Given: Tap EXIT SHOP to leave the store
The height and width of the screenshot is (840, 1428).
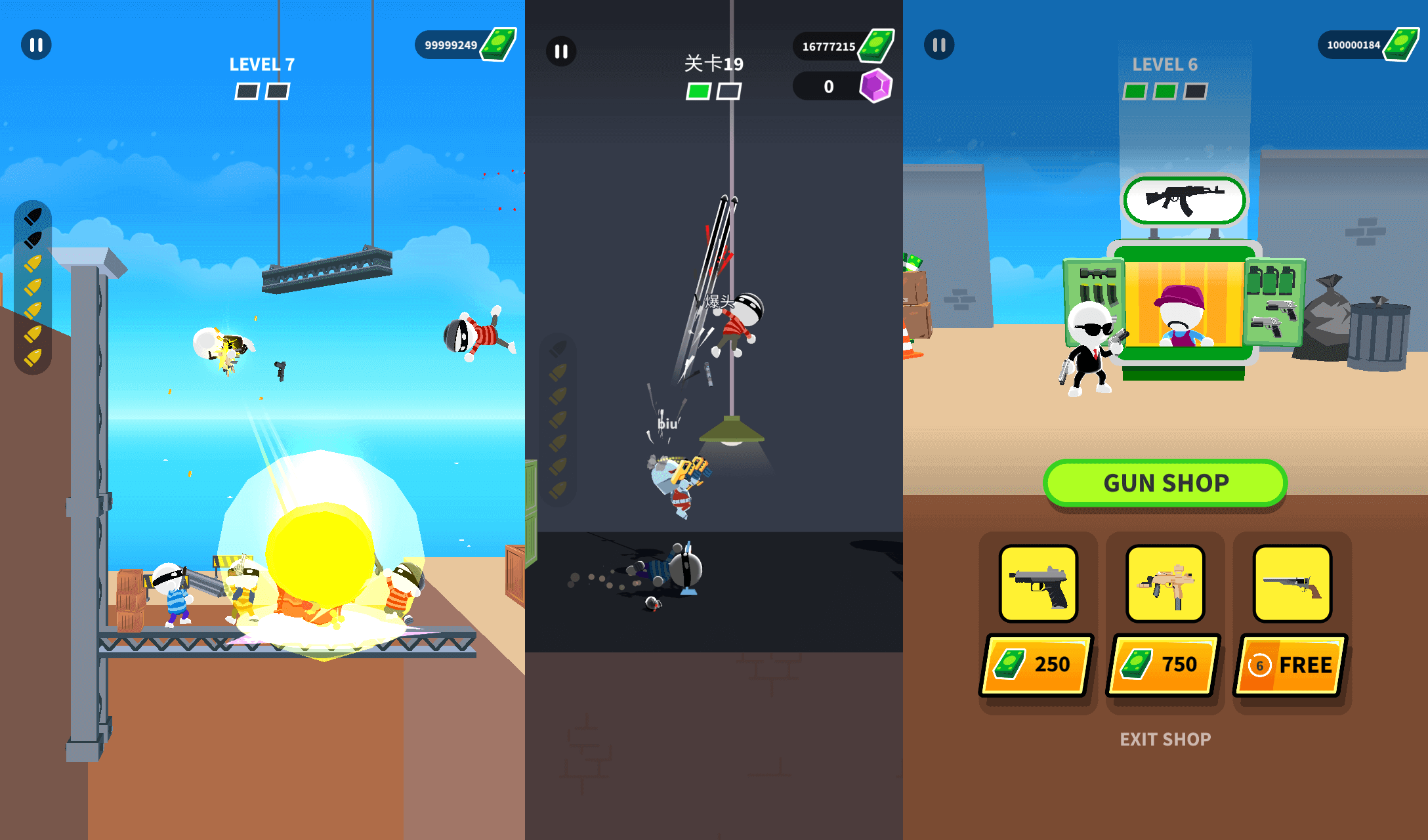Looking at the screenshot, I should tap(1165, 739).
